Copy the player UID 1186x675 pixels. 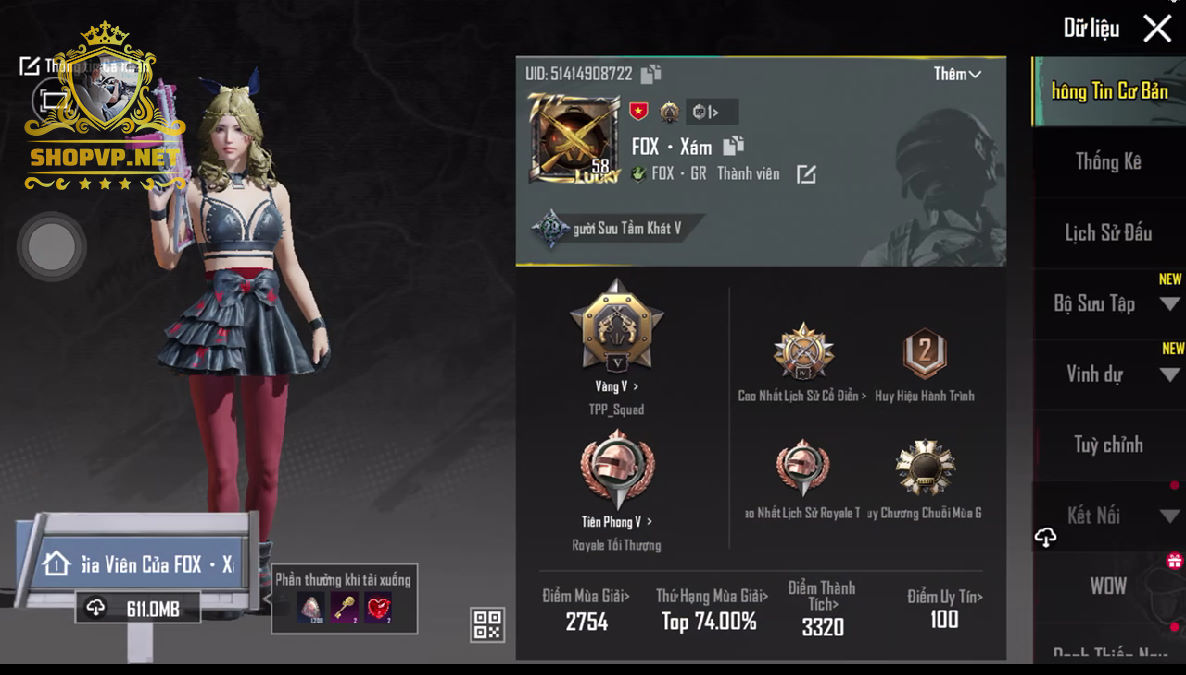click(651, 74)
